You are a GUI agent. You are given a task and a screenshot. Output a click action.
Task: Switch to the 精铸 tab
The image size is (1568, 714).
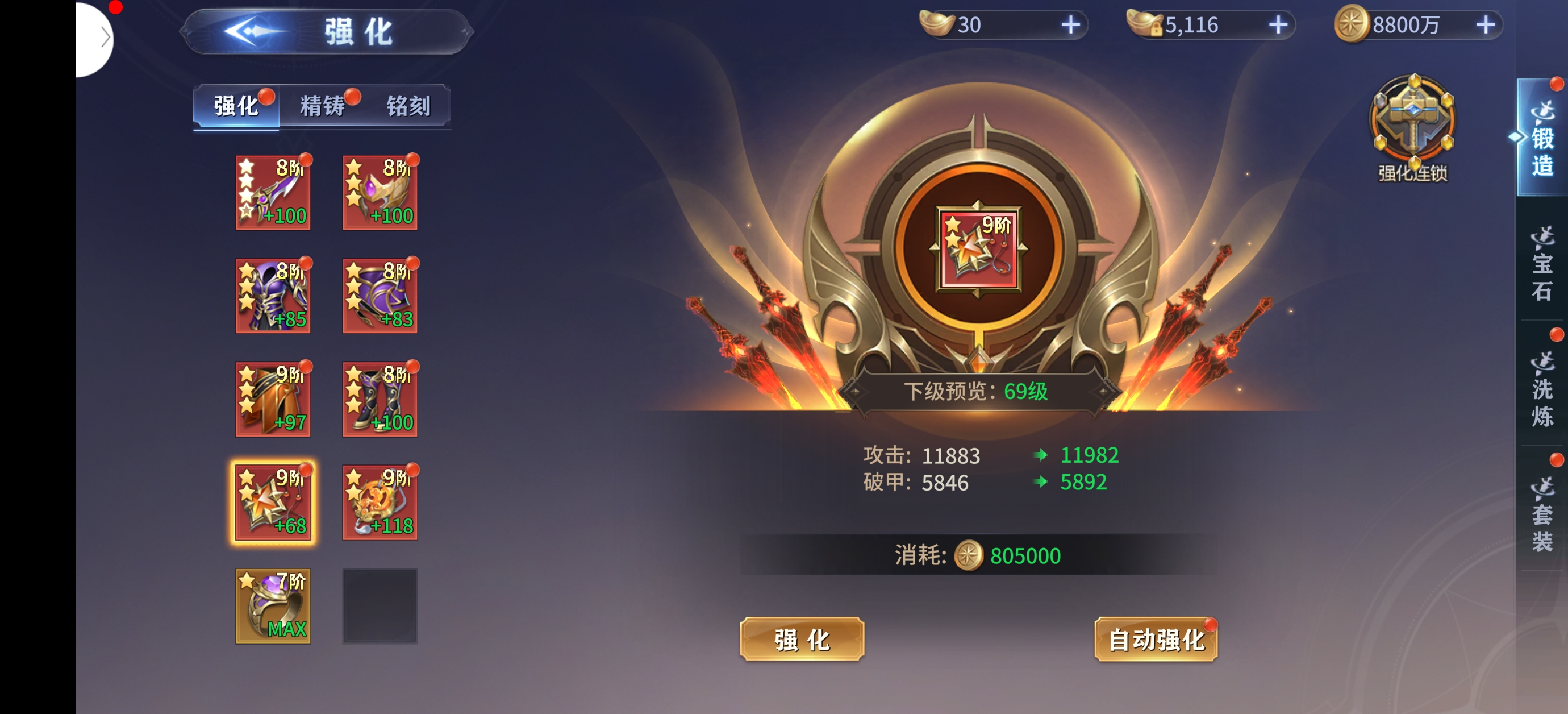323,106
